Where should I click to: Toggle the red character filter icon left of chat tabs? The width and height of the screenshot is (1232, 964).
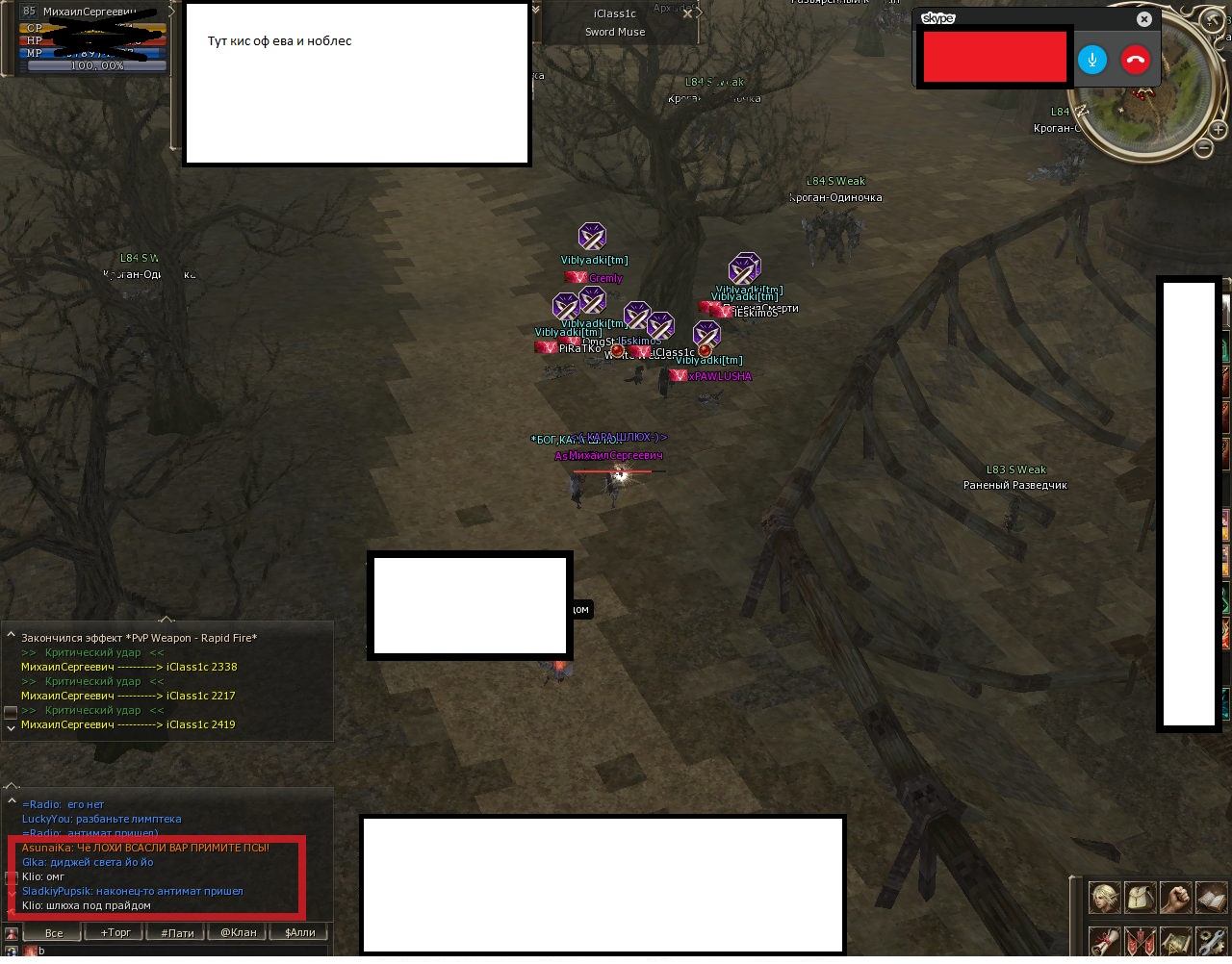pyautogui.click(x=11, y=932)
